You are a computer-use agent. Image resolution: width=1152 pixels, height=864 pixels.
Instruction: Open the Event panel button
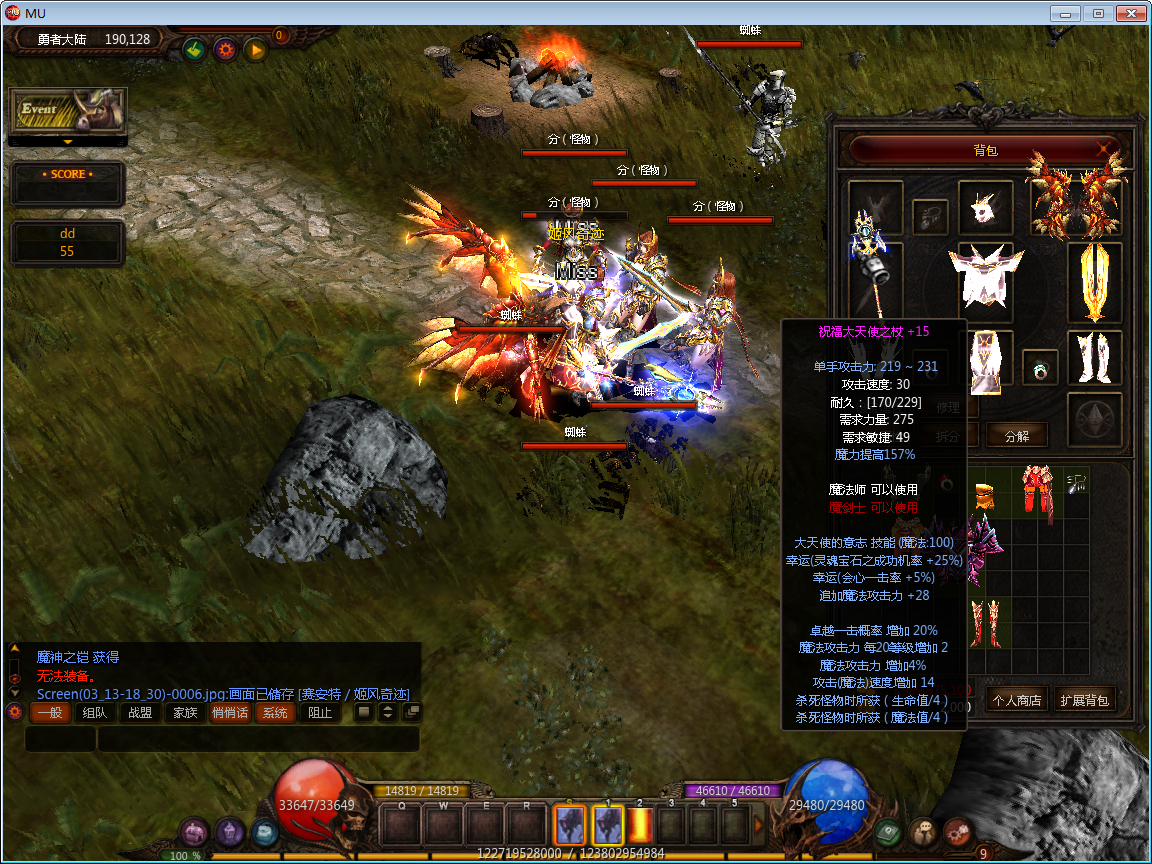pos(67,110)
